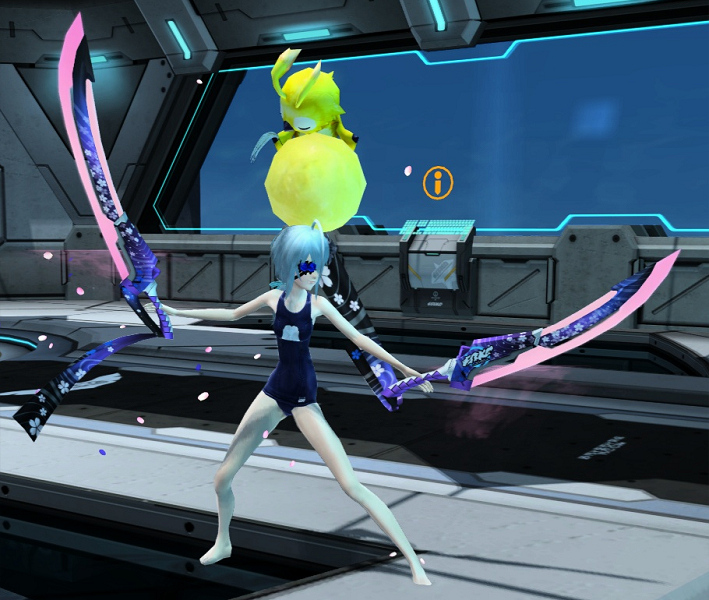Click the orange info marker icon
The height and width of the screenshot is (600, 709).
point(438,182)
